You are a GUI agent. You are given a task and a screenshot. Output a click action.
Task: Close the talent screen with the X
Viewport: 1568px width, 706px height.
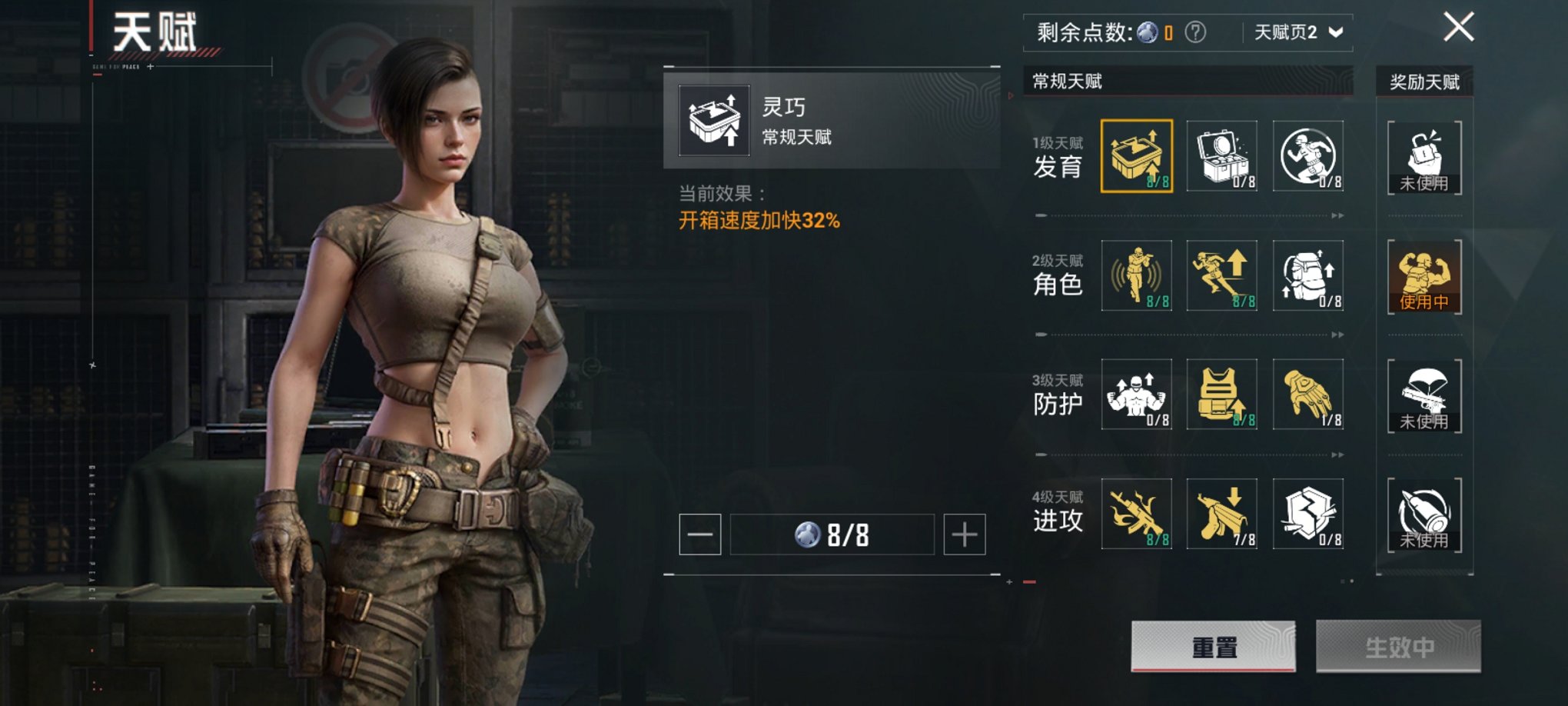1458,28
